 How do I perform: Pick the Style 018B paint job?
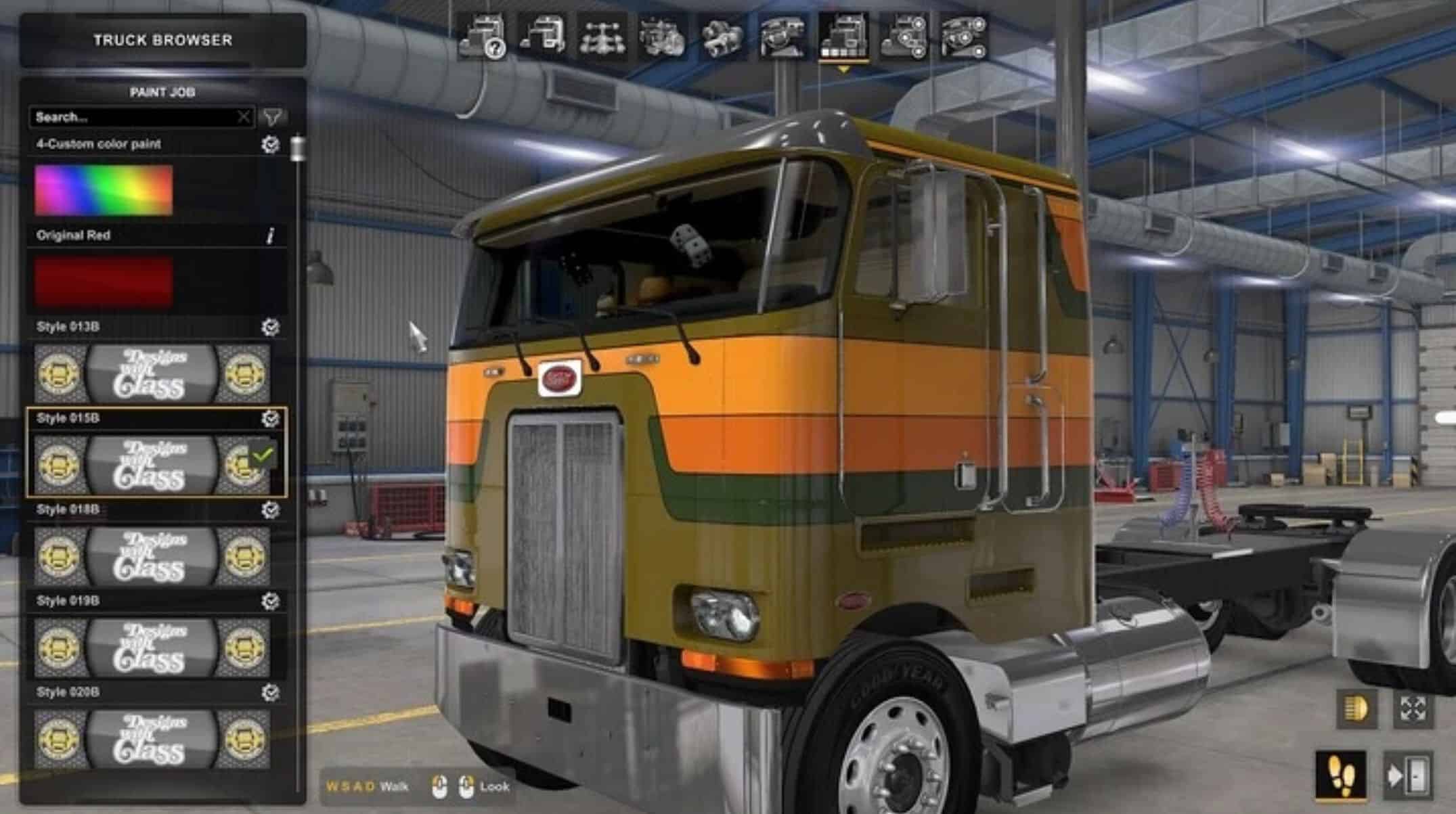(x=152, y=556)
